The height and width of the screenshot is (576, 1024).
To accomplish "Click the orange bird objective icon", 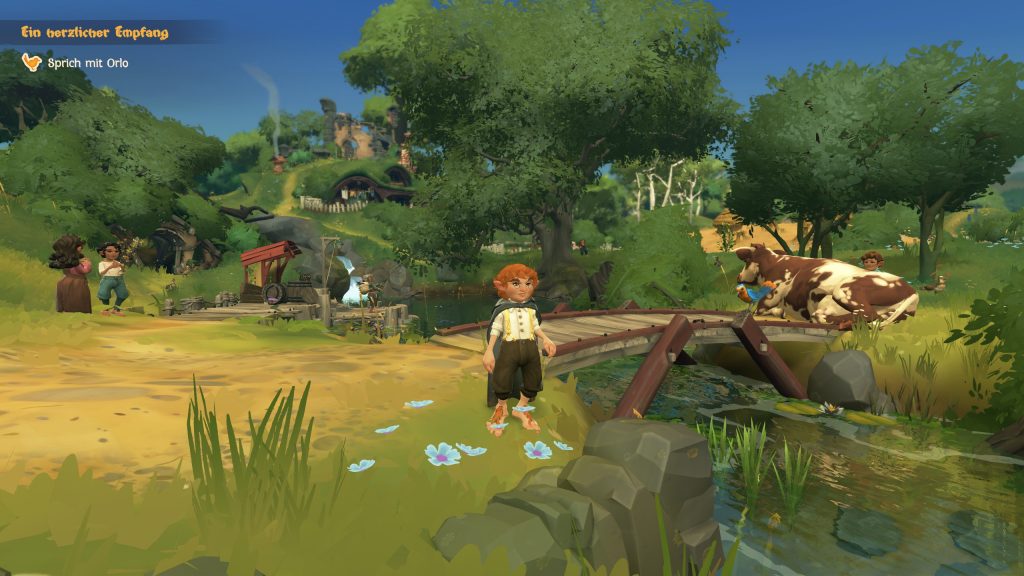I will point(32,62).
